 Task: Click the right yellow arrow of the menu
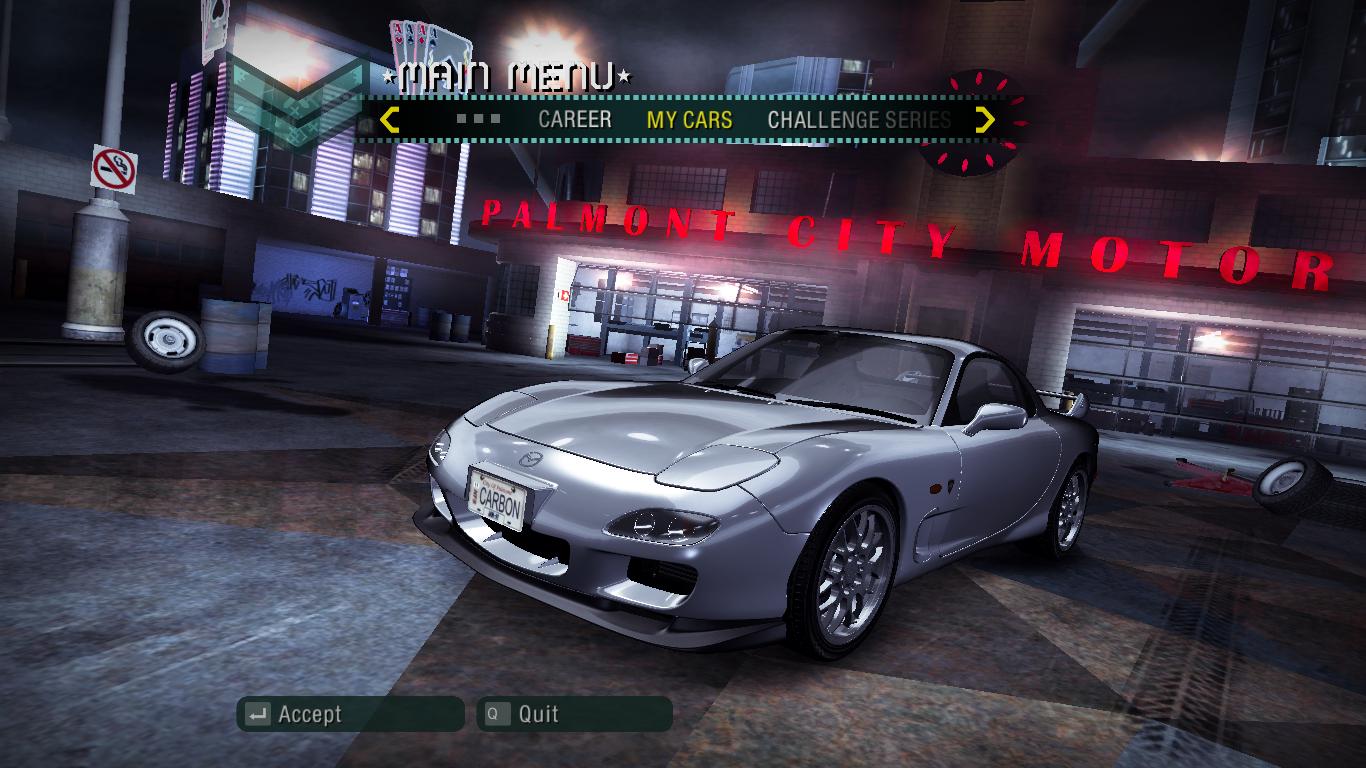pyautogui.click(x=985, y=120)
